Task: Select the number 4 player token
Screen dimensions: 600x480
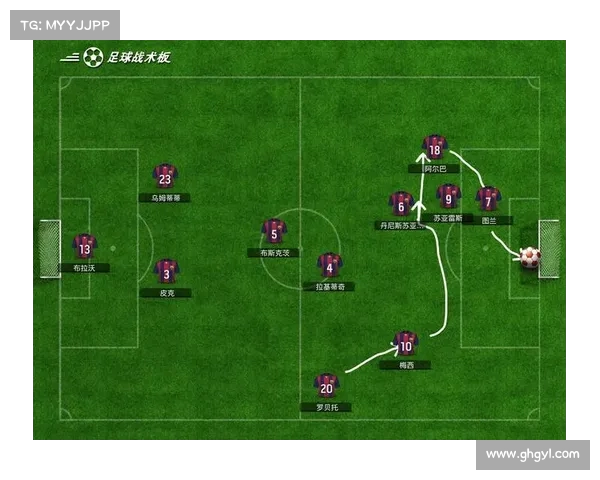Action: click(329, 266)
